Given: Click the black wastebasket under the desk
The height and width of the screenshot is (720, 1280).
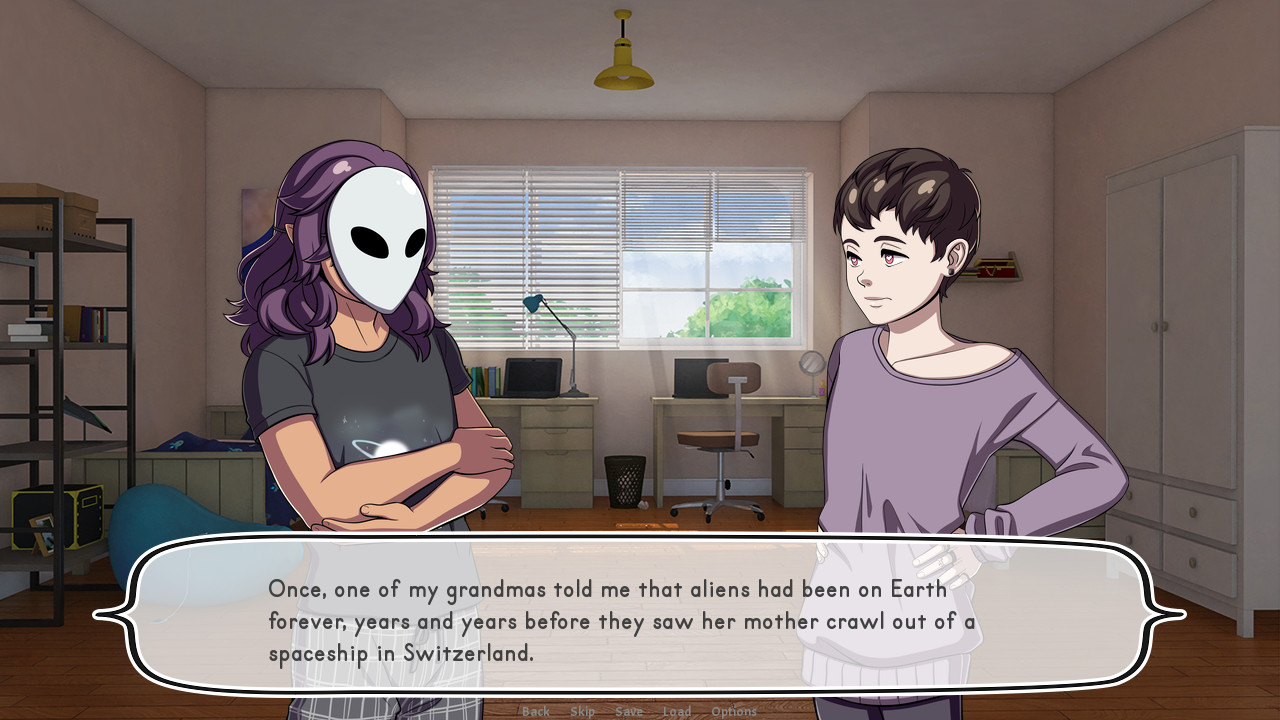Looking at the screenshot, I should click(622, 480).
